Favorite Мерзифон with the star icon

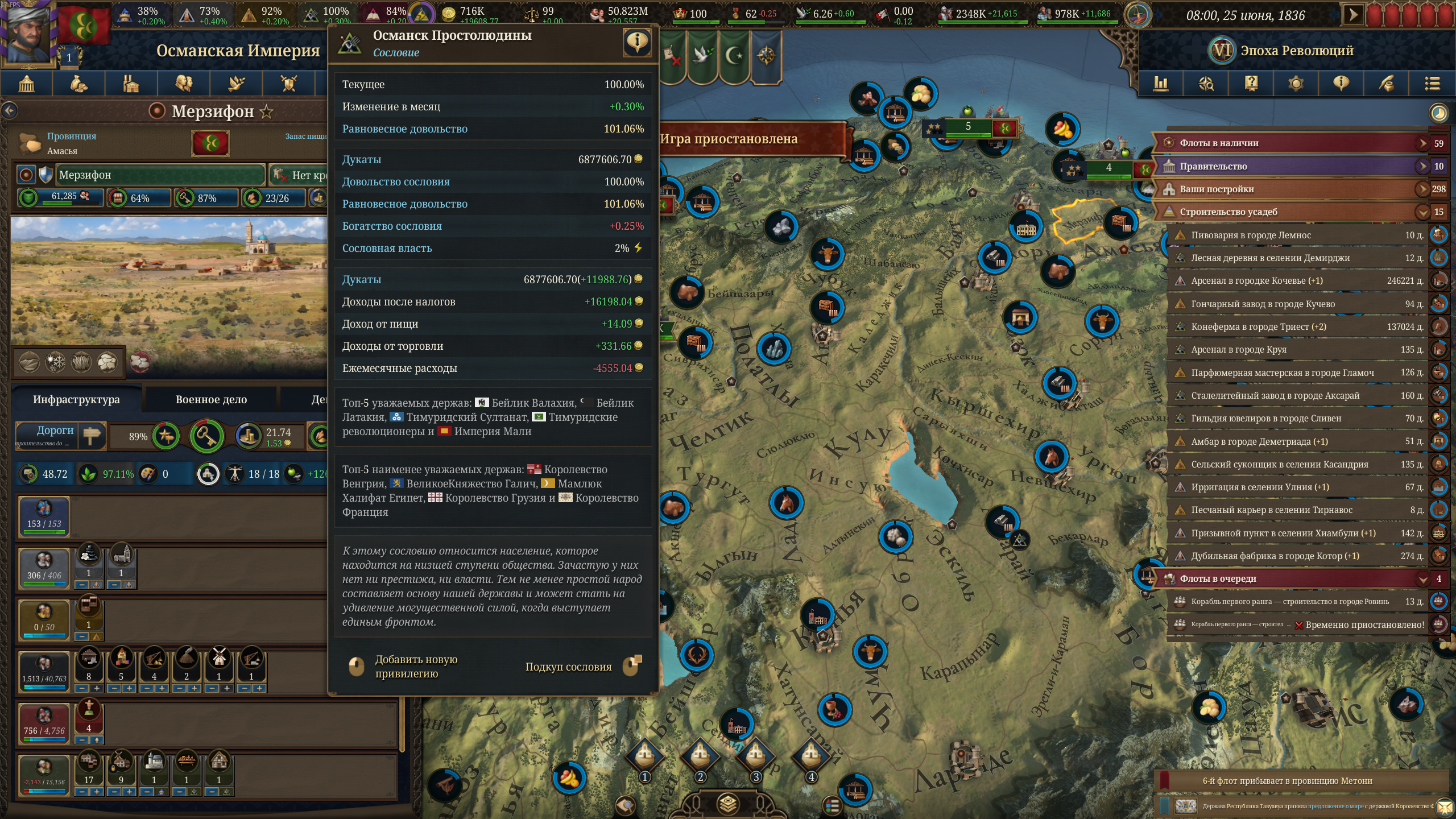pos(266,111)
